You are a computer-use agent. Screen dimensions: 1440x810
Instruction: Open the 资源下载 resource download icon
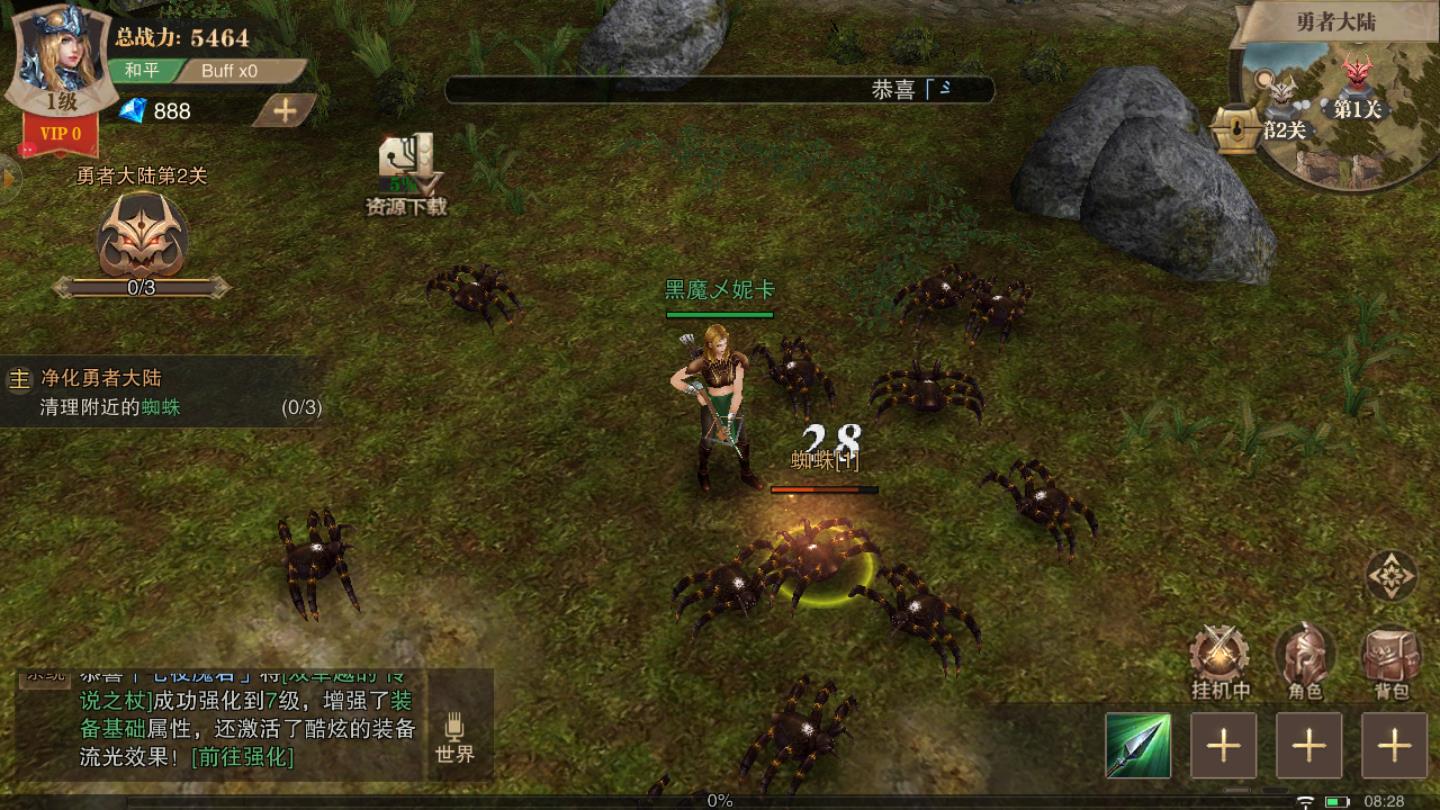click(406, 172)
